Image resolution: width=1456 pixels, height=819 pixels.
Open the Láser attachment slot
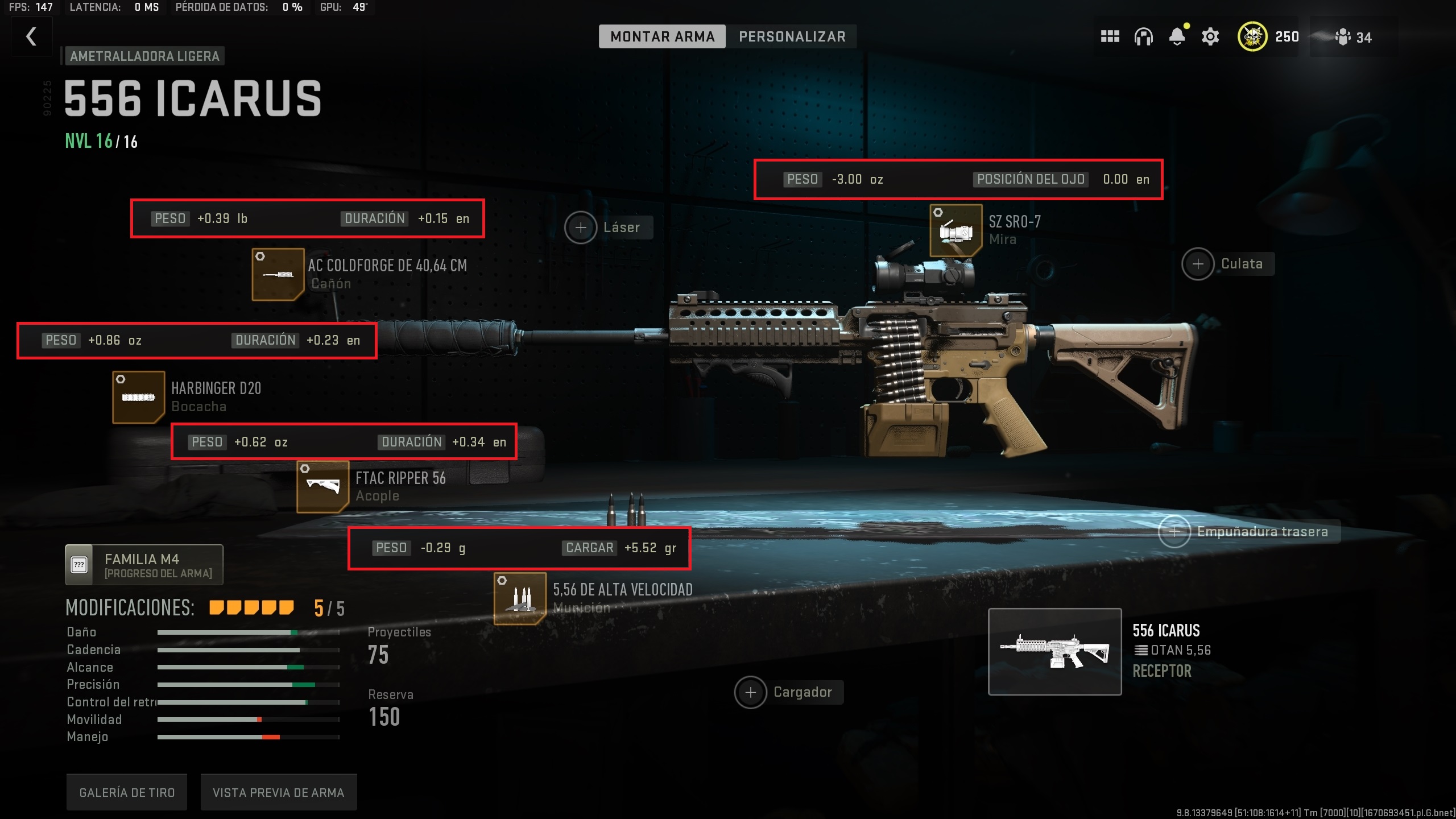click(581, 227)
